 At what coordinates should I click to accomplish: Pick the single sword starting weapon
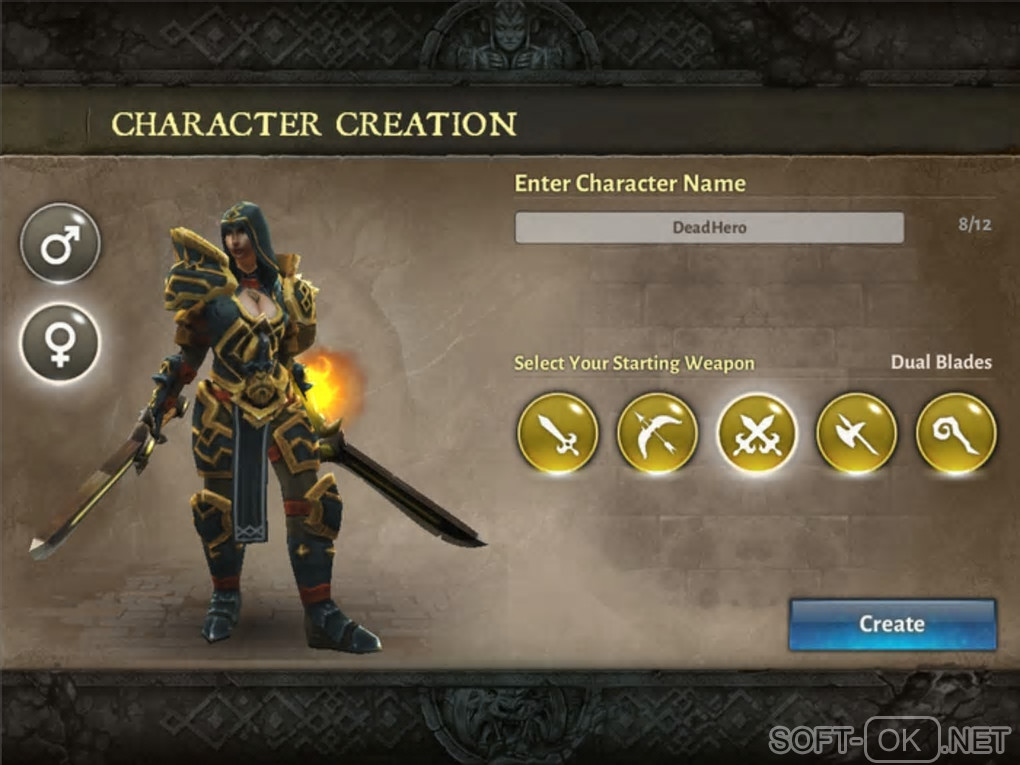[557, 433]
